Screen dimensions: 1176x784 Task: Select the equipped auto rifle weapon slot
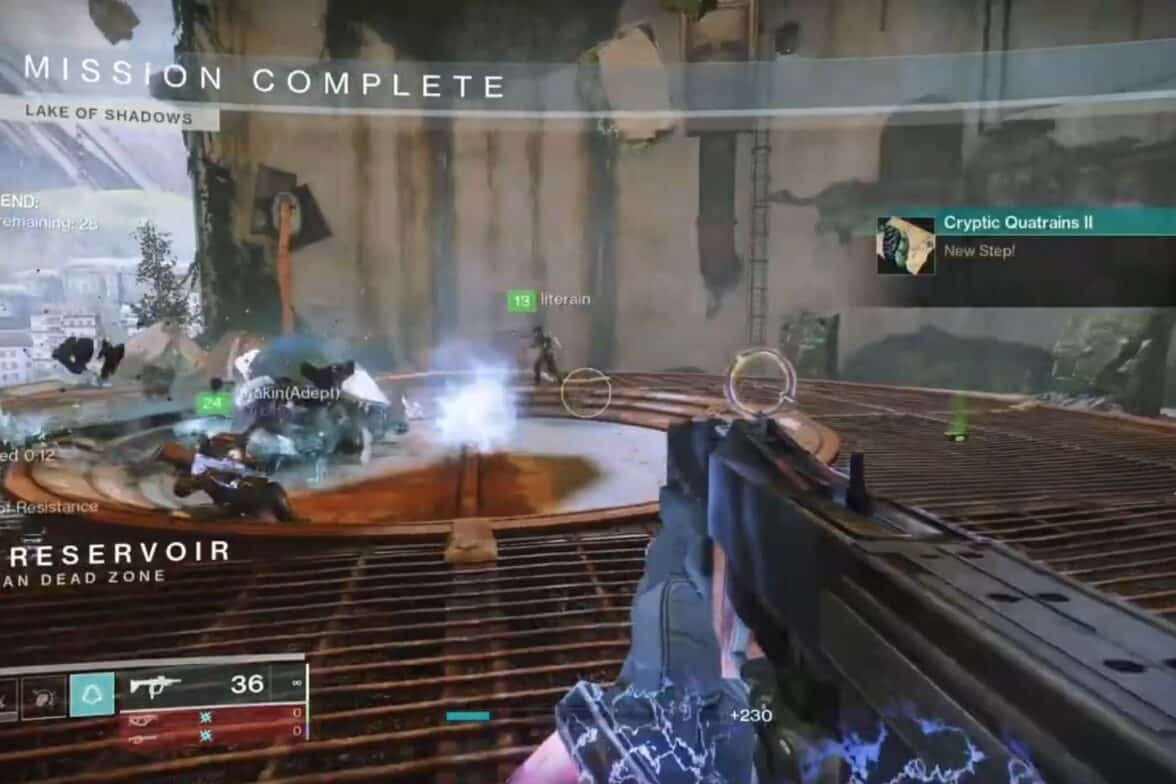[x=212, y=685]
